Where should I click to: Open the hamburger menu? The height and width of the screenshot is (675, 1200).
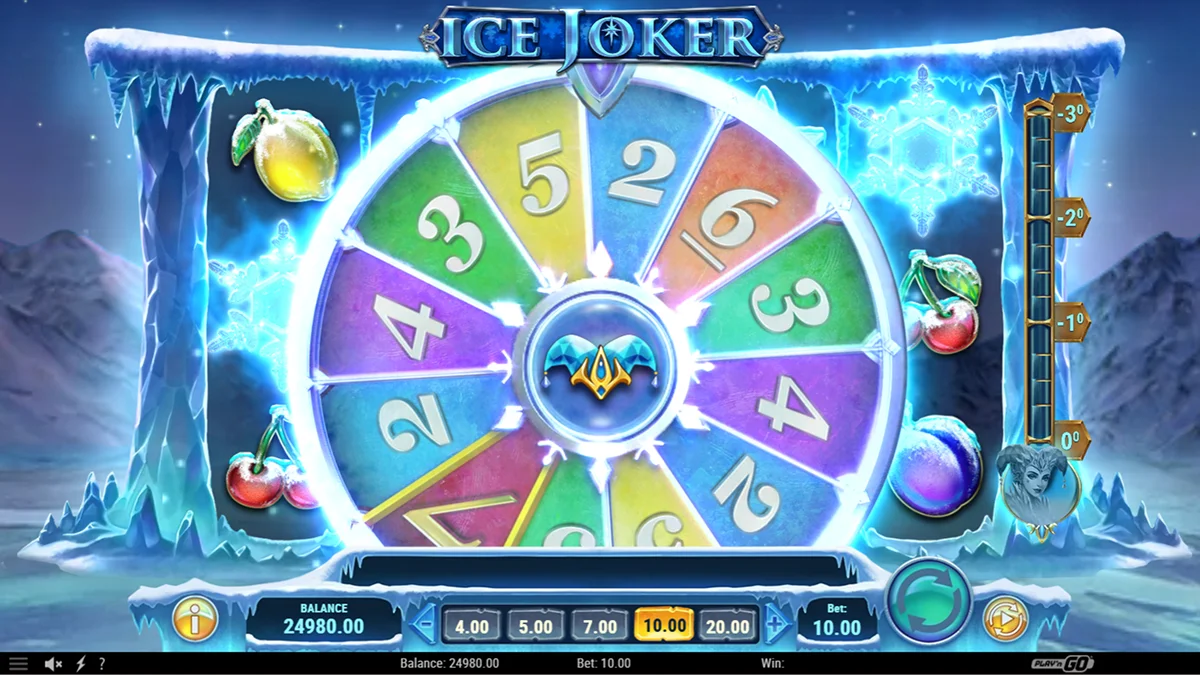(x=18, y=664)
